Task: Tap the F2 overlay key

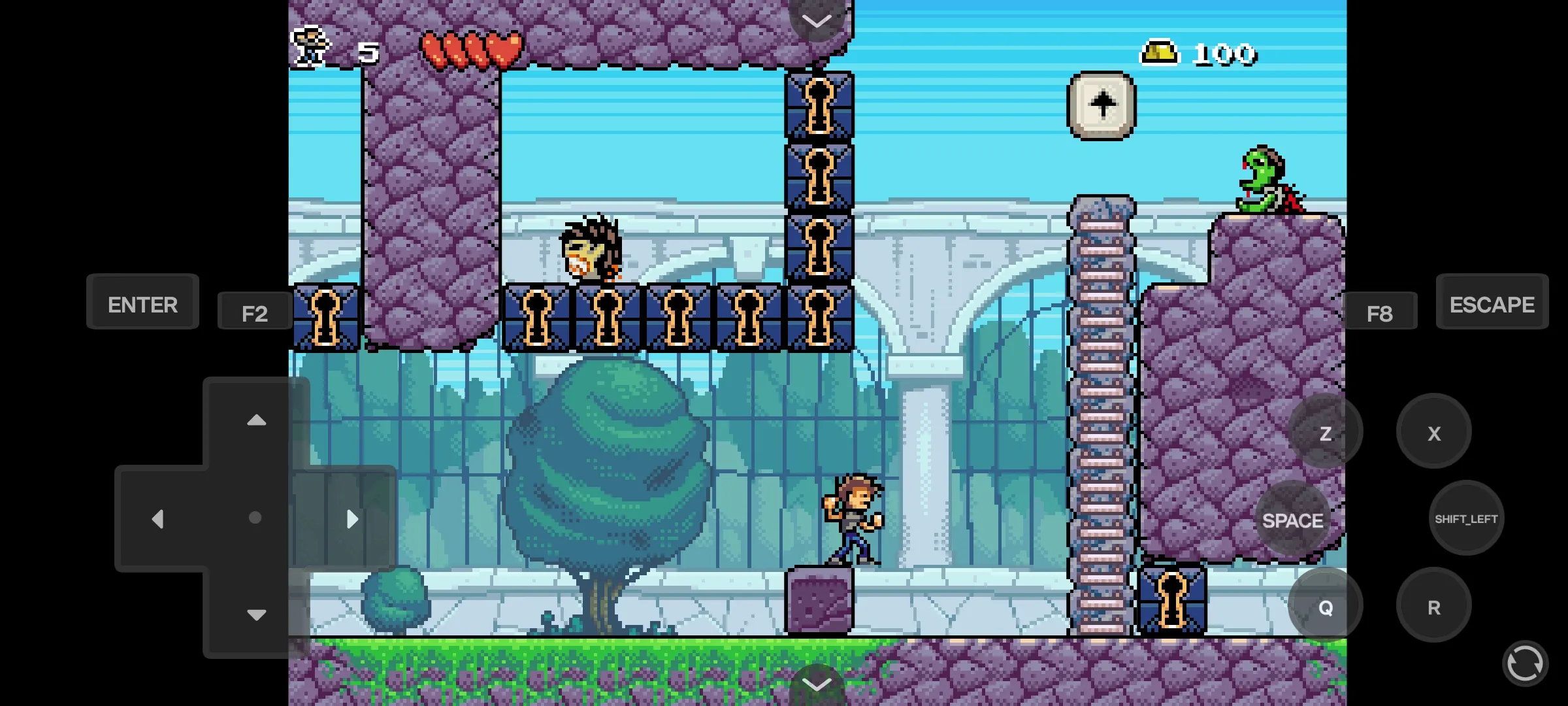Action: (x=255, y=312)
